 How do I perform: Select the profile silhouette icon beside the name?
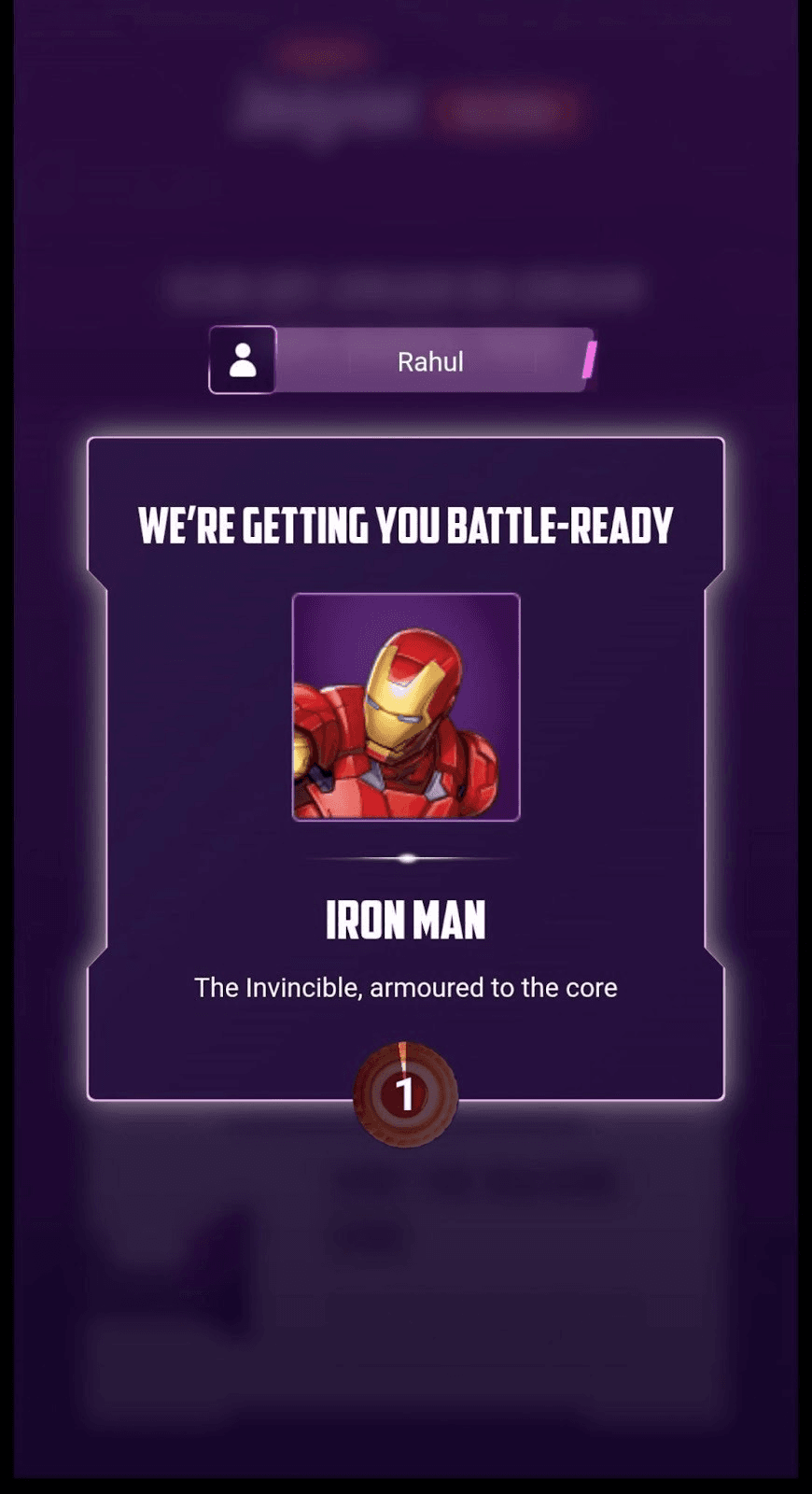(243, 360)
